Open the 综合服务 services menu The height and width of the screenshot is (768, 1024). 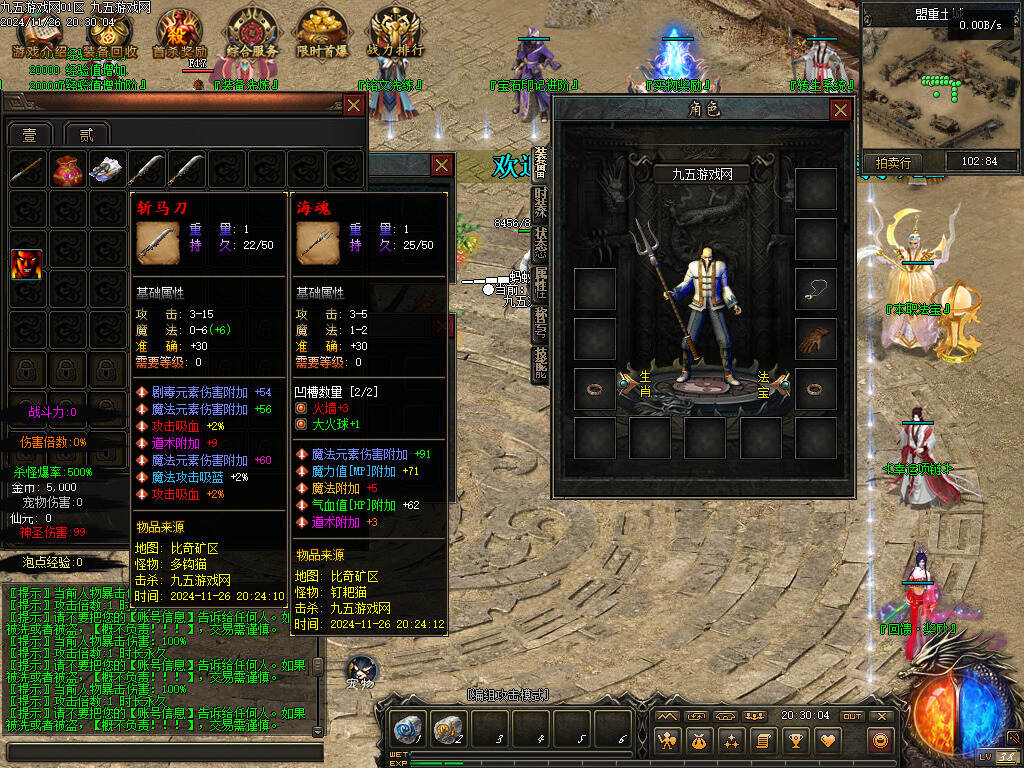(252, 32)
